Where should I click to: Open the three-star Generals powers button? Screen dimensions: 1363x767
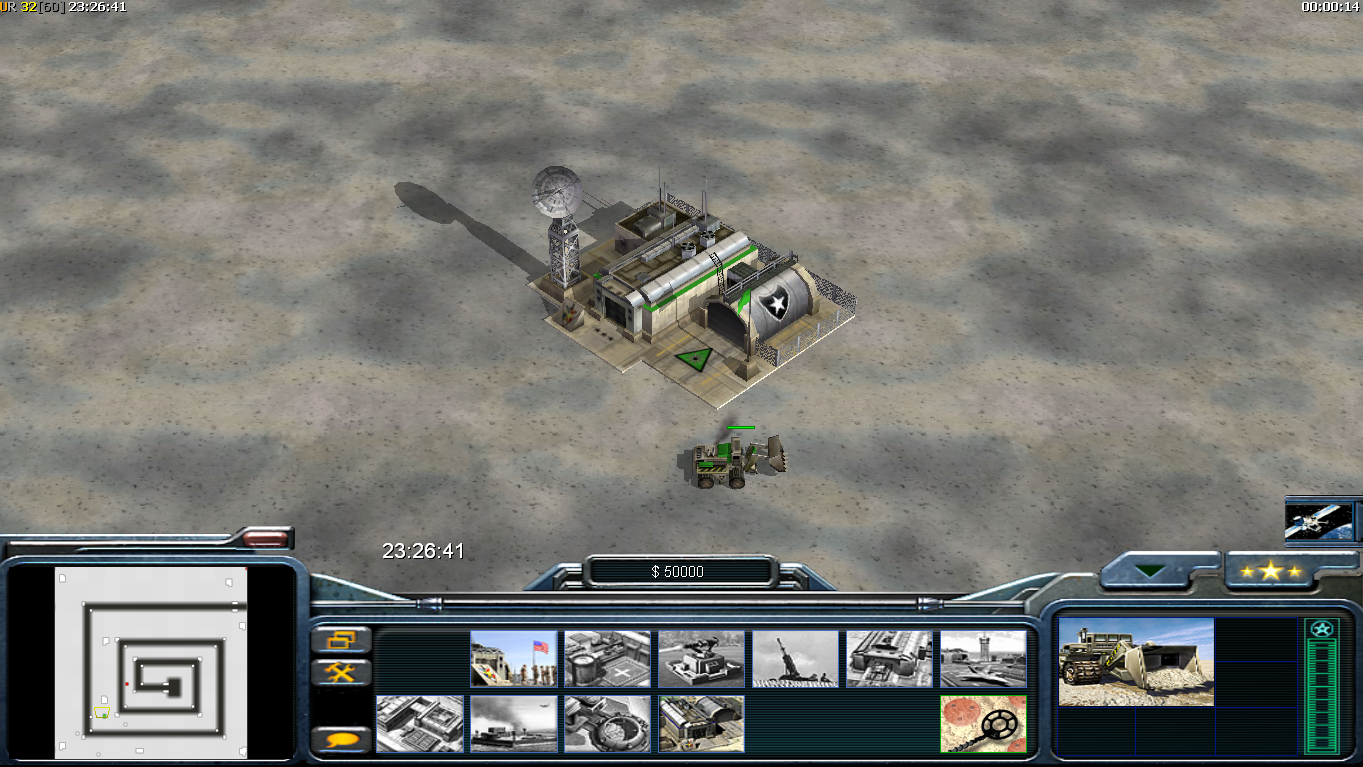1270,571
